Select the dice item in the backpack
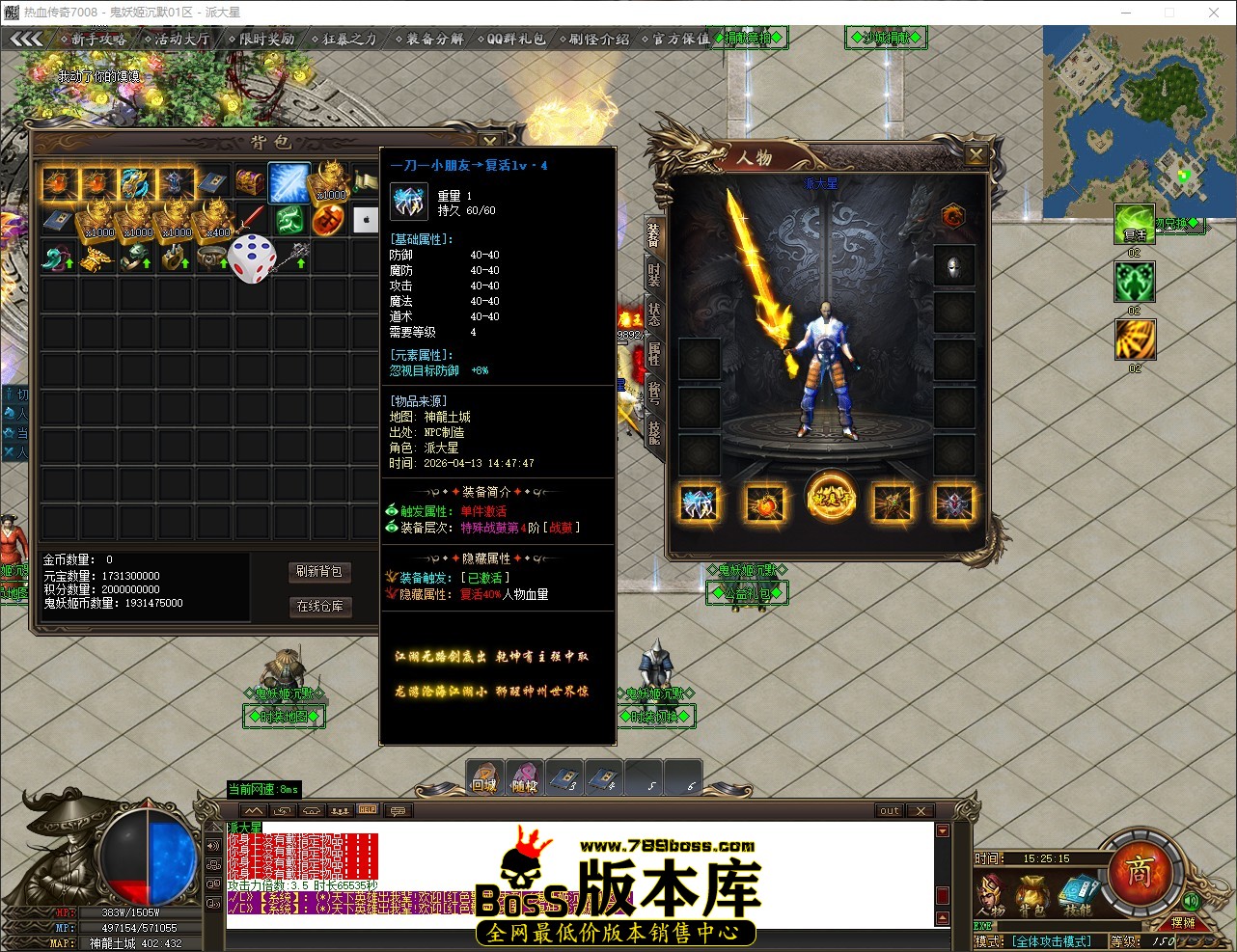The height and width of the screenshot is (952, 1237). (x=254, y=258)
